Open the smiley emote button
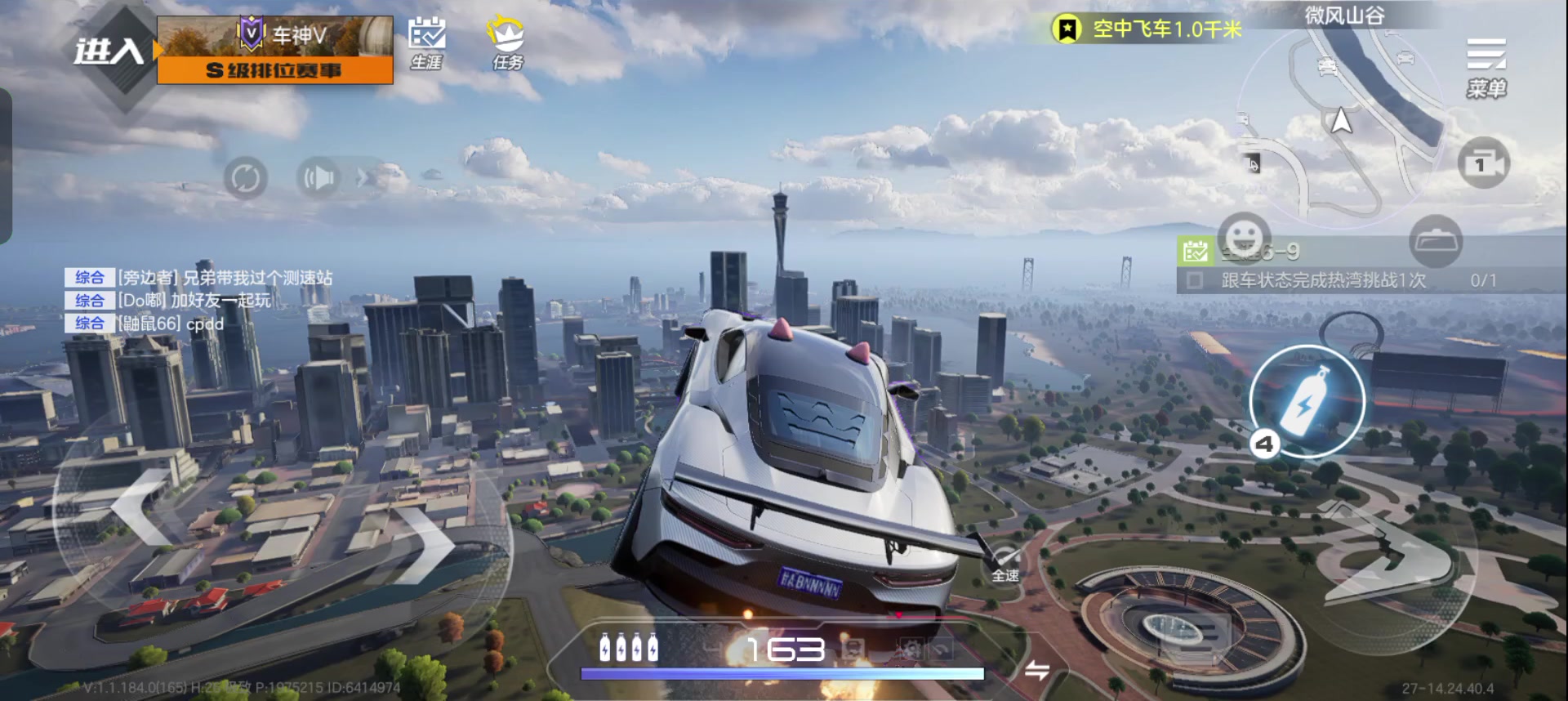This screenshot has width=1568, height=701. [1244, 238]
